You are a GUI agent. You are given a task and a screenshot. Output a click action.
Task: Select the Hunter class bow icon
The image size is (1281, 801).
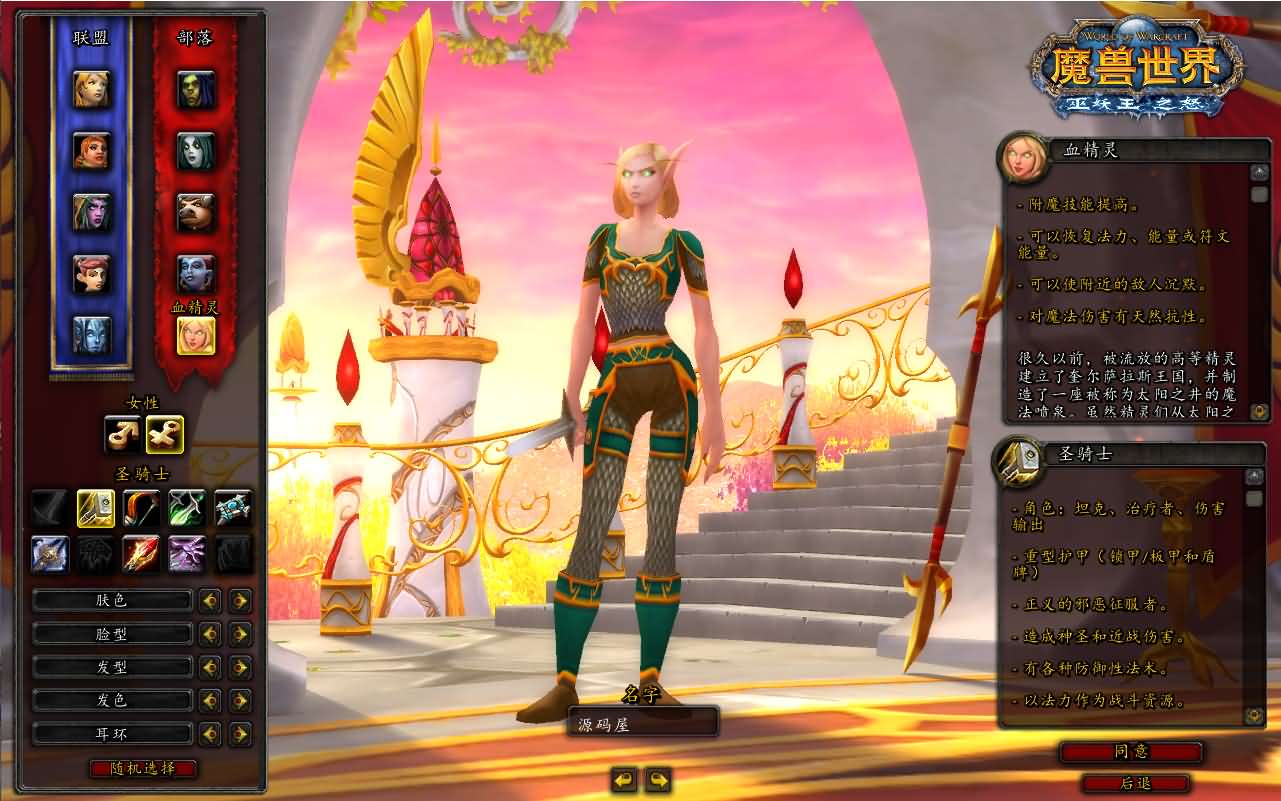point(142,508)
